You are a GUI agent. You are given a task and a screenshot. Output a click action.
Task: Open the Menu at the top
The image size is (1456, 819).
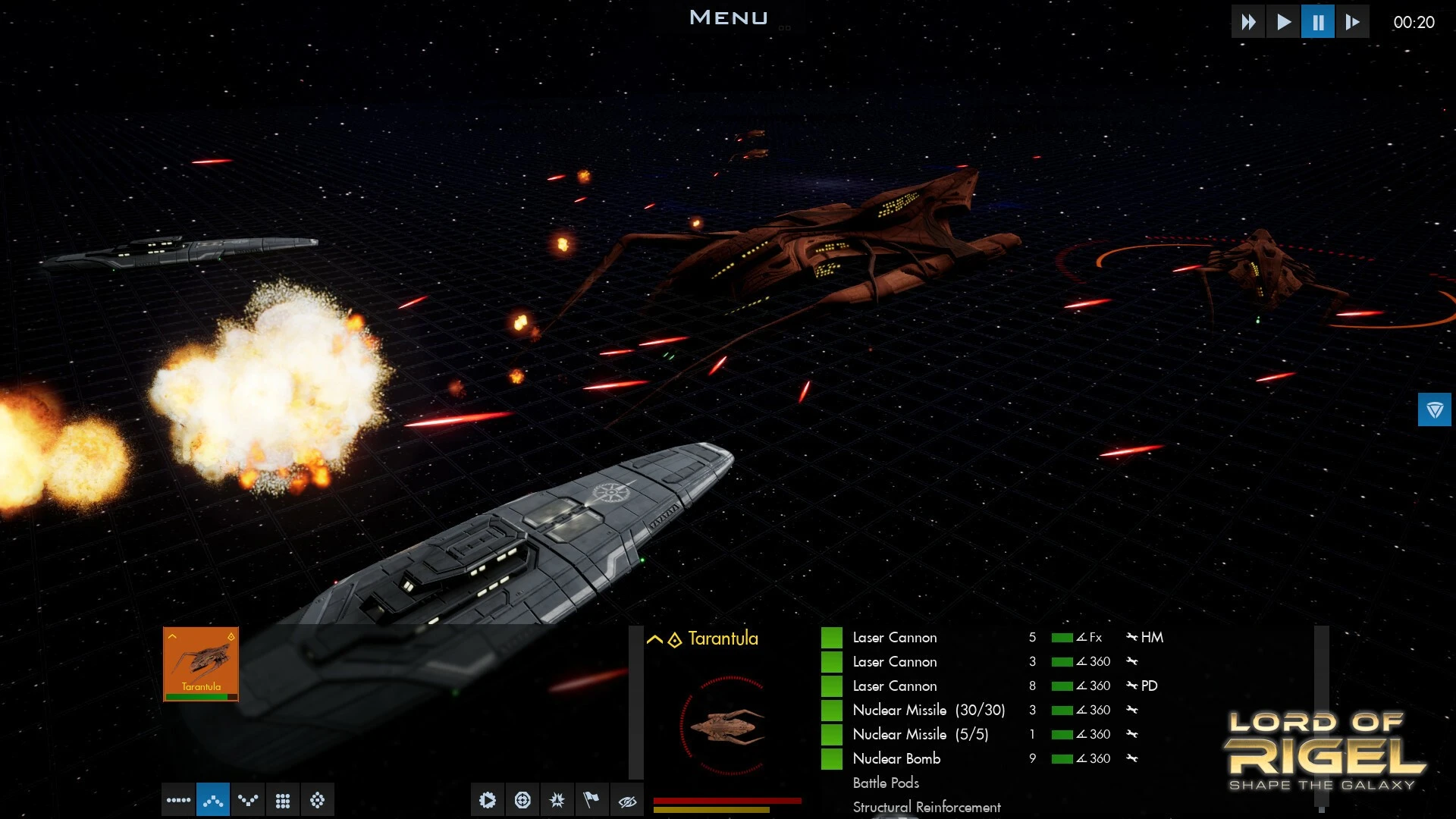[728, 17]
